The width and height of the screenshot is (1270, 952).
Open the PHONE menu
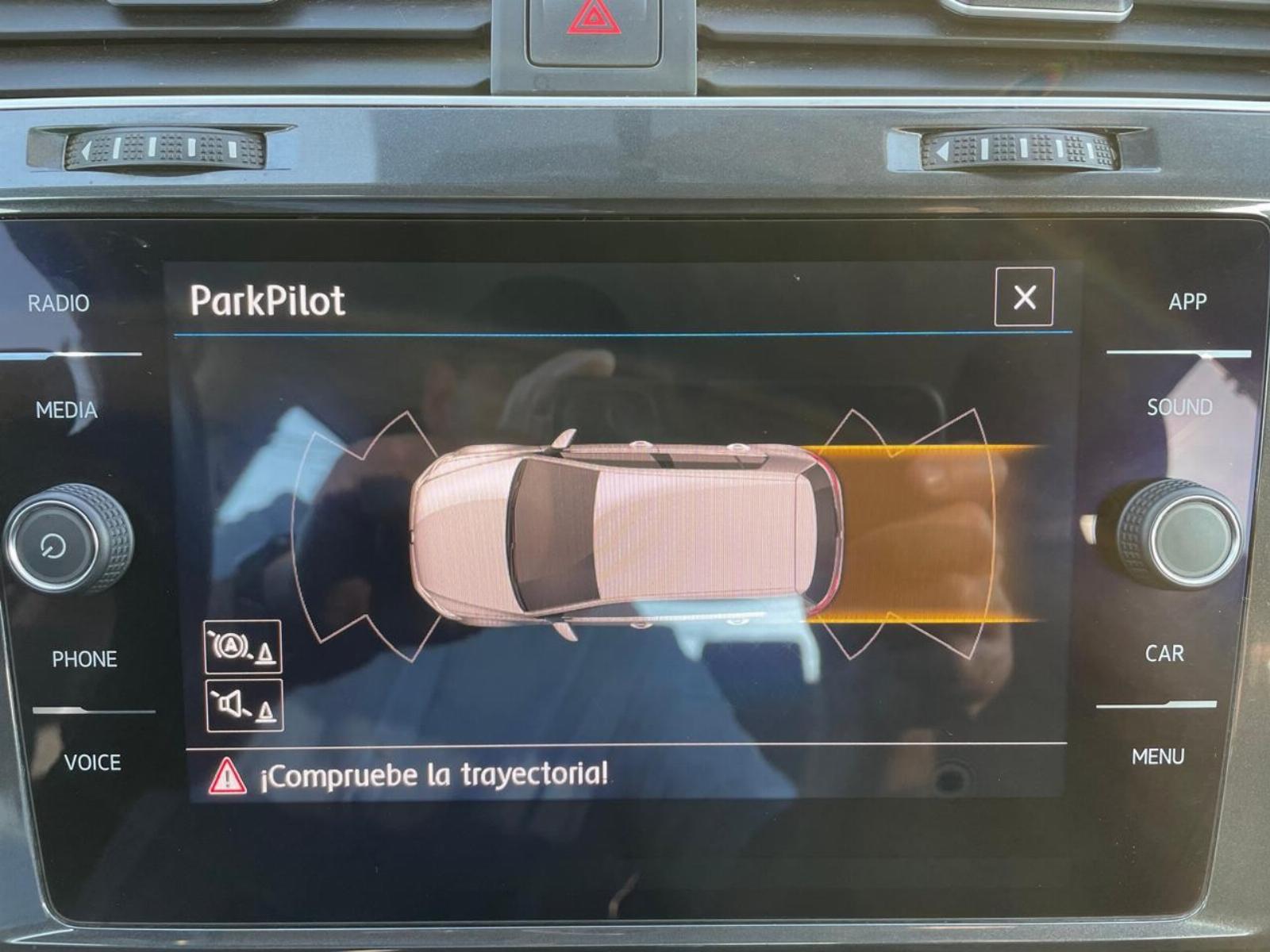pos(84,659)
